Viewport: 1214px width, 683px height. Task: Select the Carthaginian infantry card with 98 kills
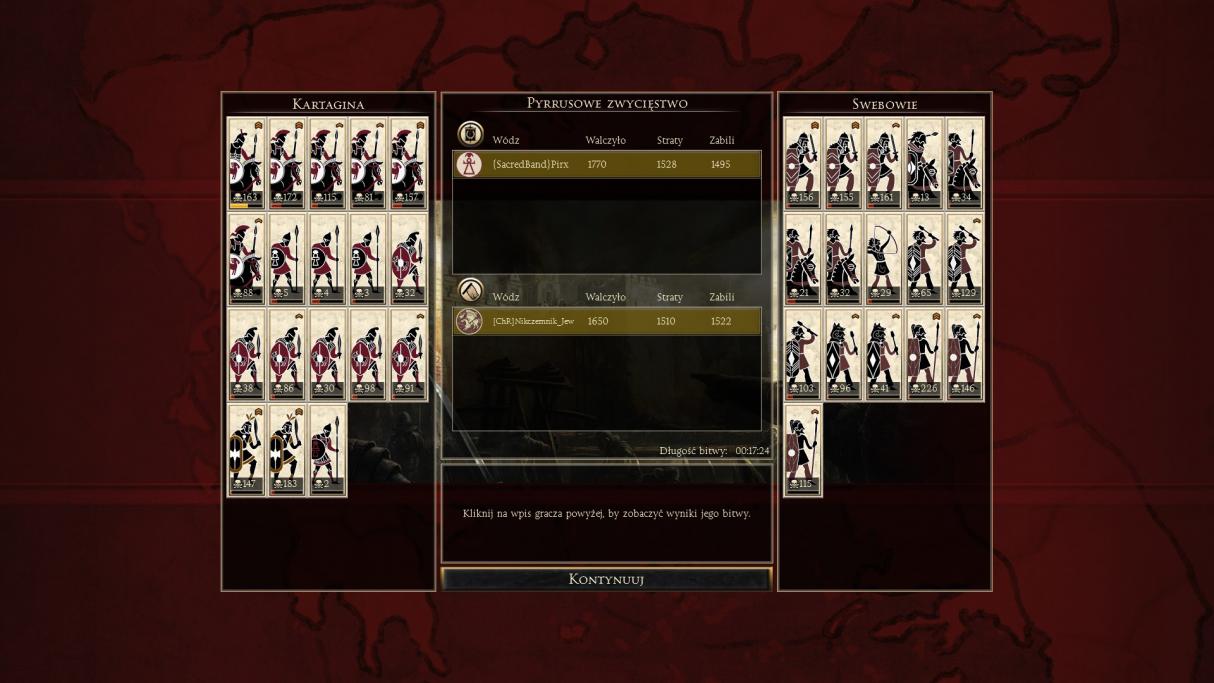coord(369,355)
